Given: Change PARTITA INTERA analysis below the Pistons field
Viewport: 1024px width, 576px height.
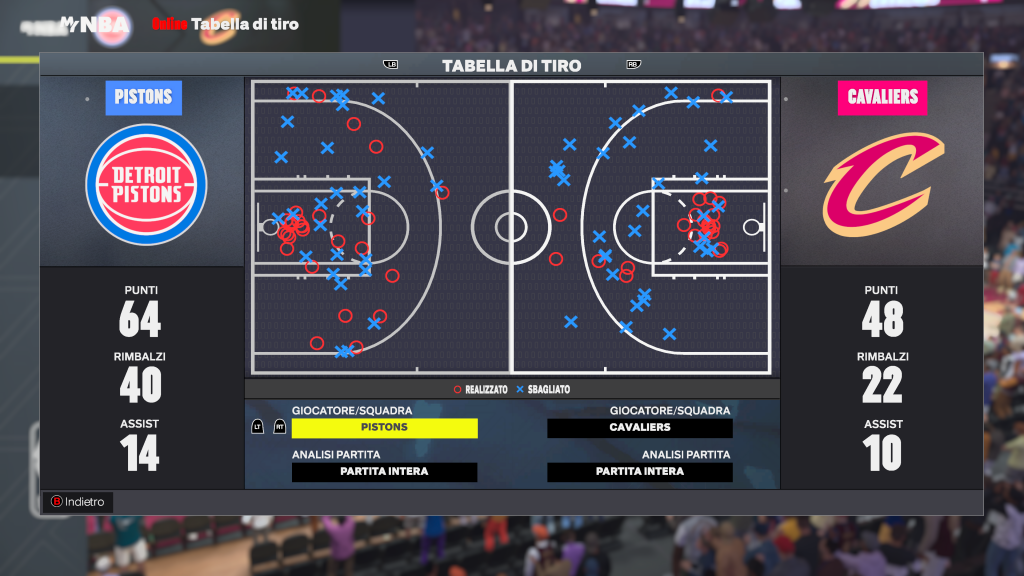Looking at the screenshot, I should [384, 472].
